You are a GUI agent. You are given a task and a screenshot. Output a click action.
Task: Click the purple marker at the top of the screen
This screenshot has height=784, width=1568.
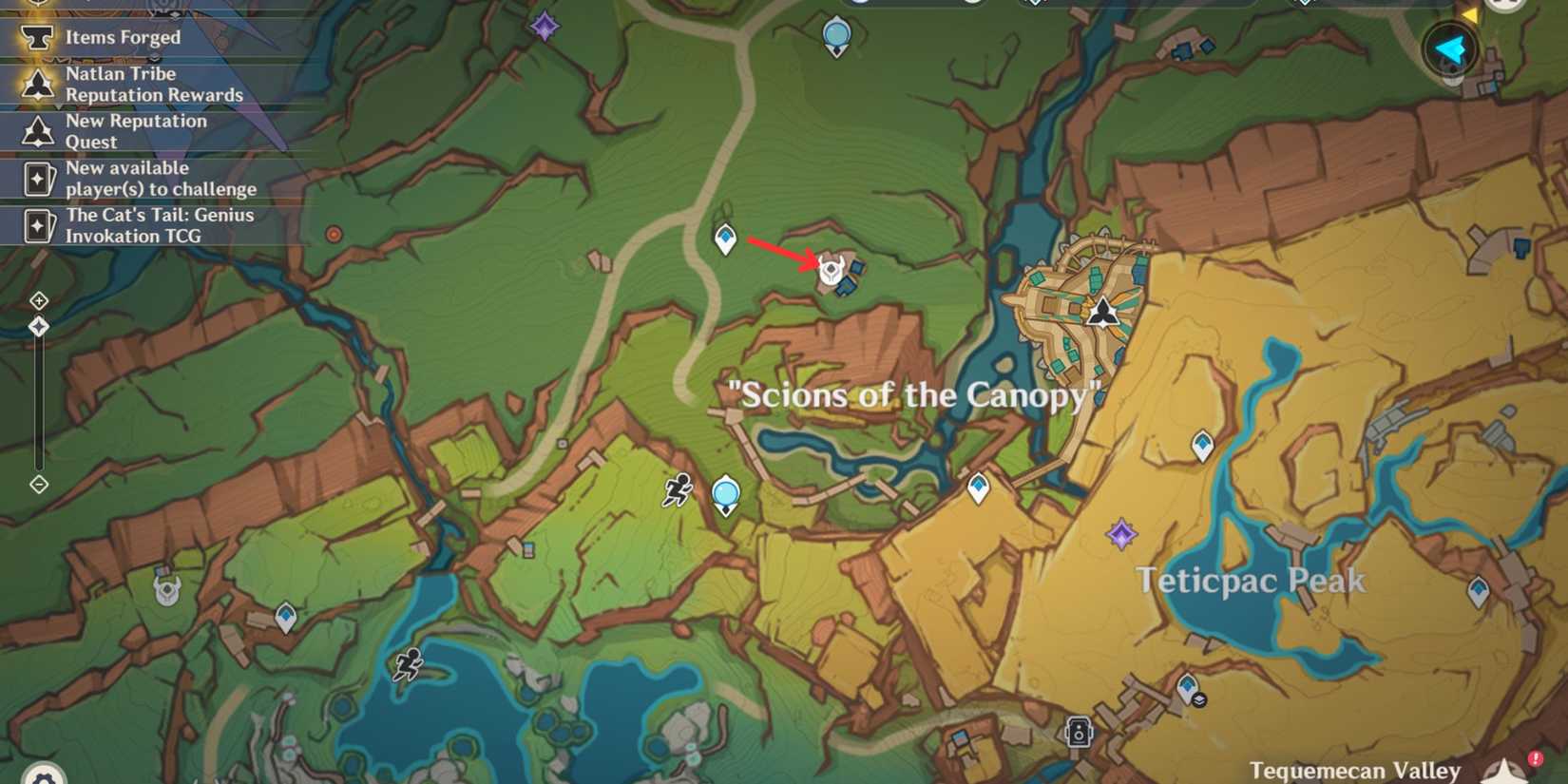point(545,27)
